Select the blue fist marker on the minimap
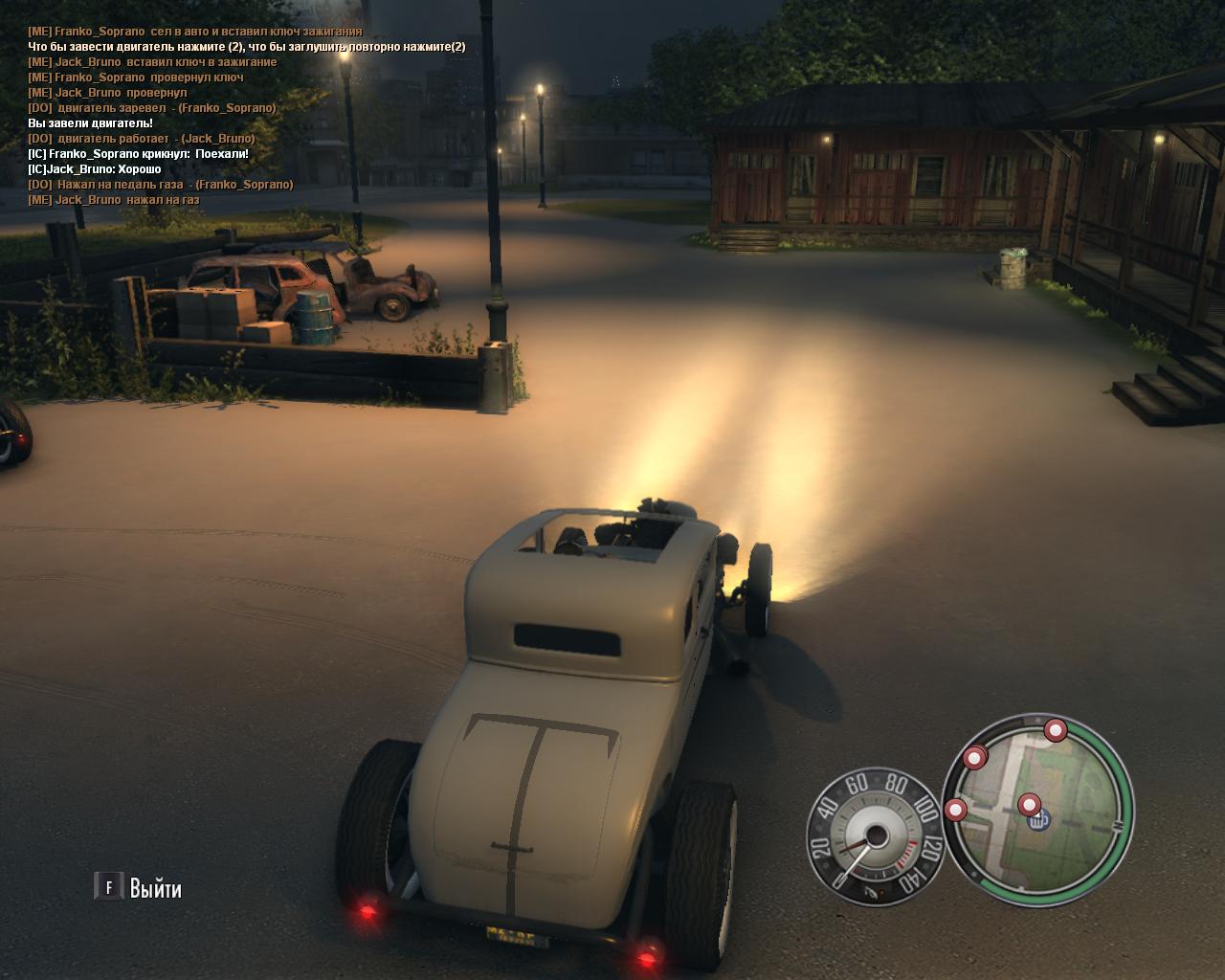 1040,820
